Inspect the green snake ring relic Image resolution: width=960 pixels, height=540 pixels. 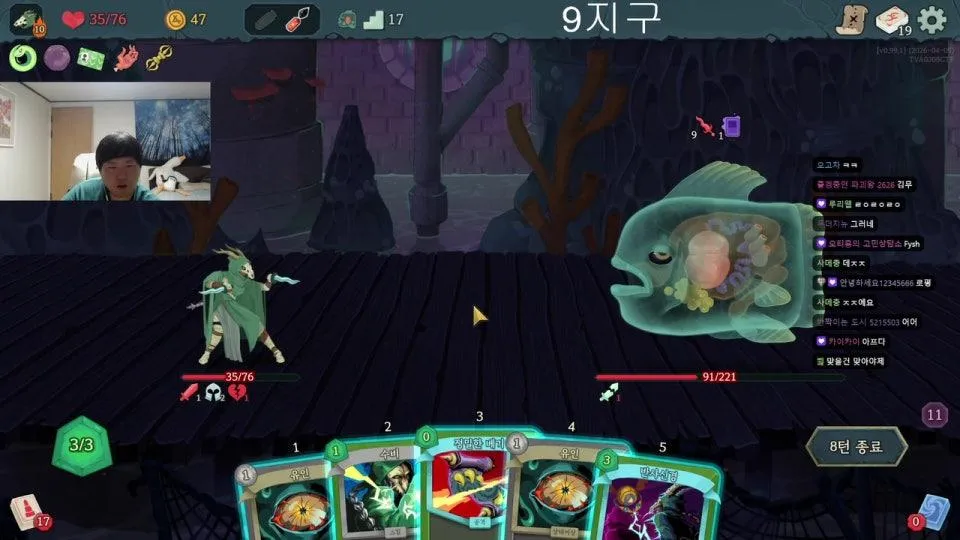[x=22, y=58]
